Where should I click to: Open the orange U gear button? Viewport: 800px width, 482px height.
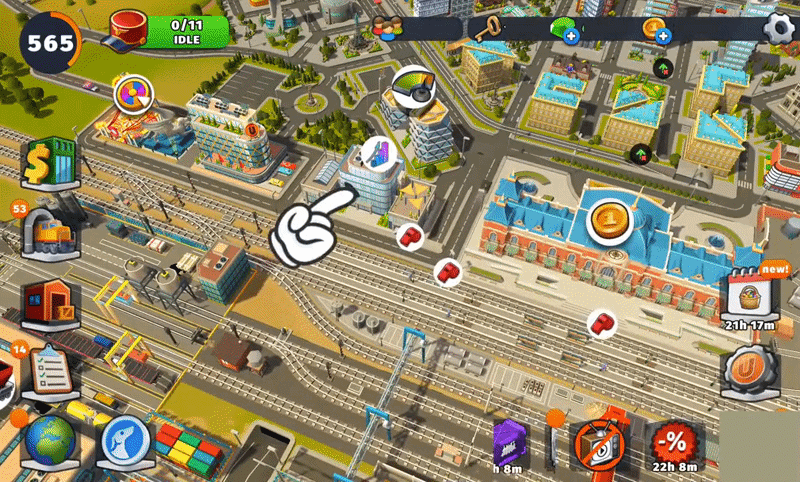[x=745, y=369]
